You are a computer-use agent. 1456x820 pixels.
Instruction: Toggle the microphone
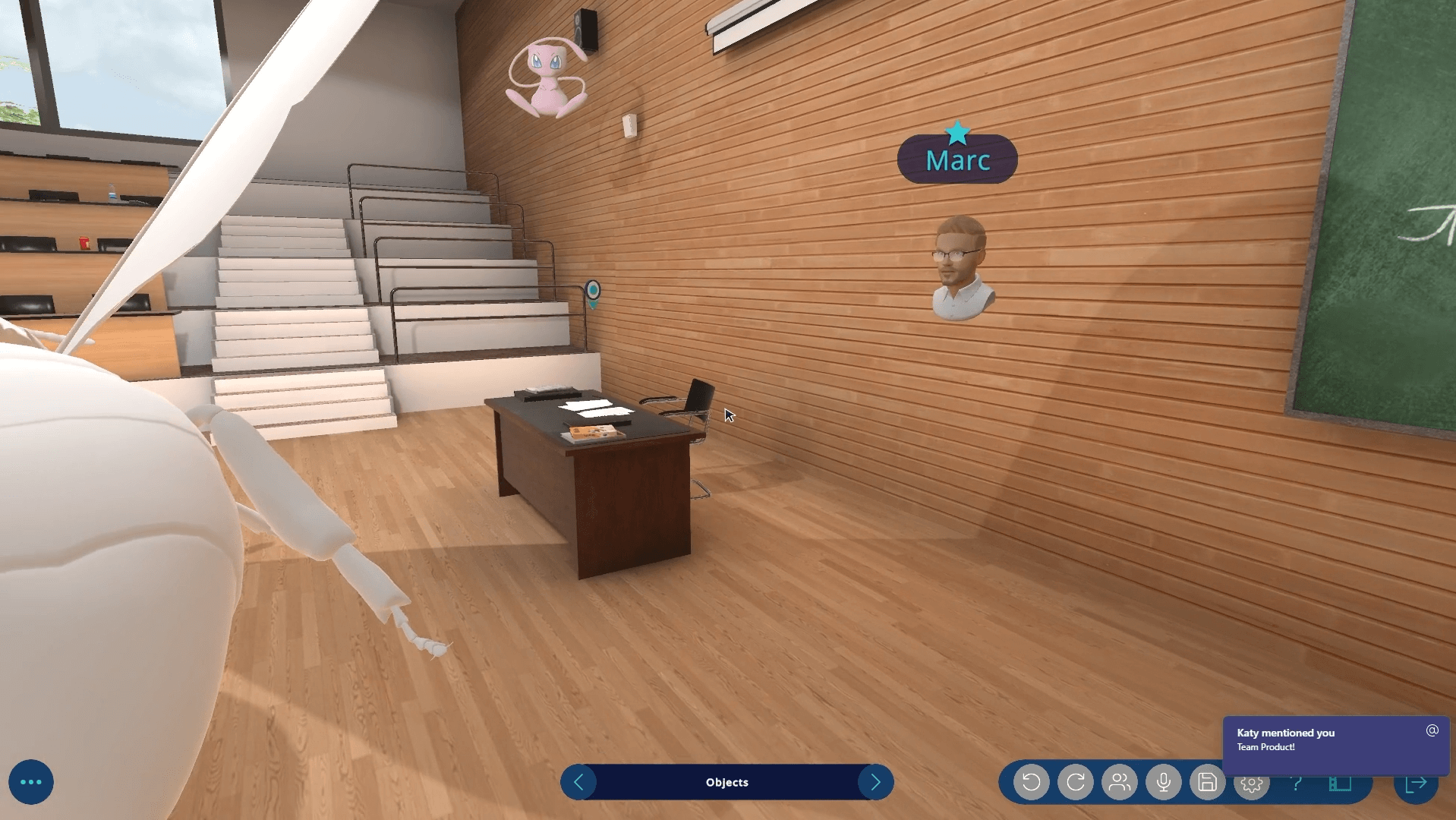[1163, 782]
